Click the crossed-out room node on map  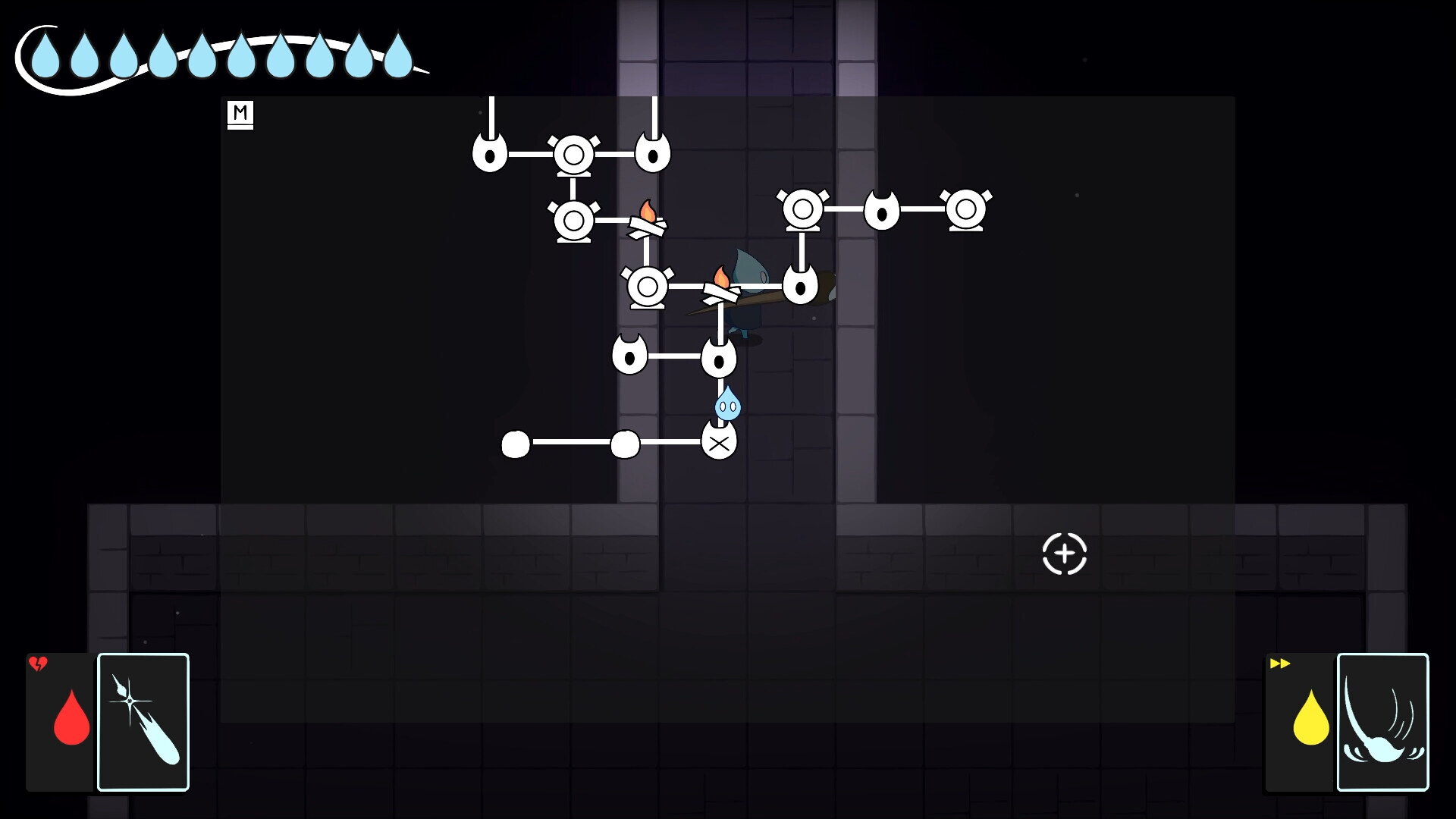click(719, 442)
